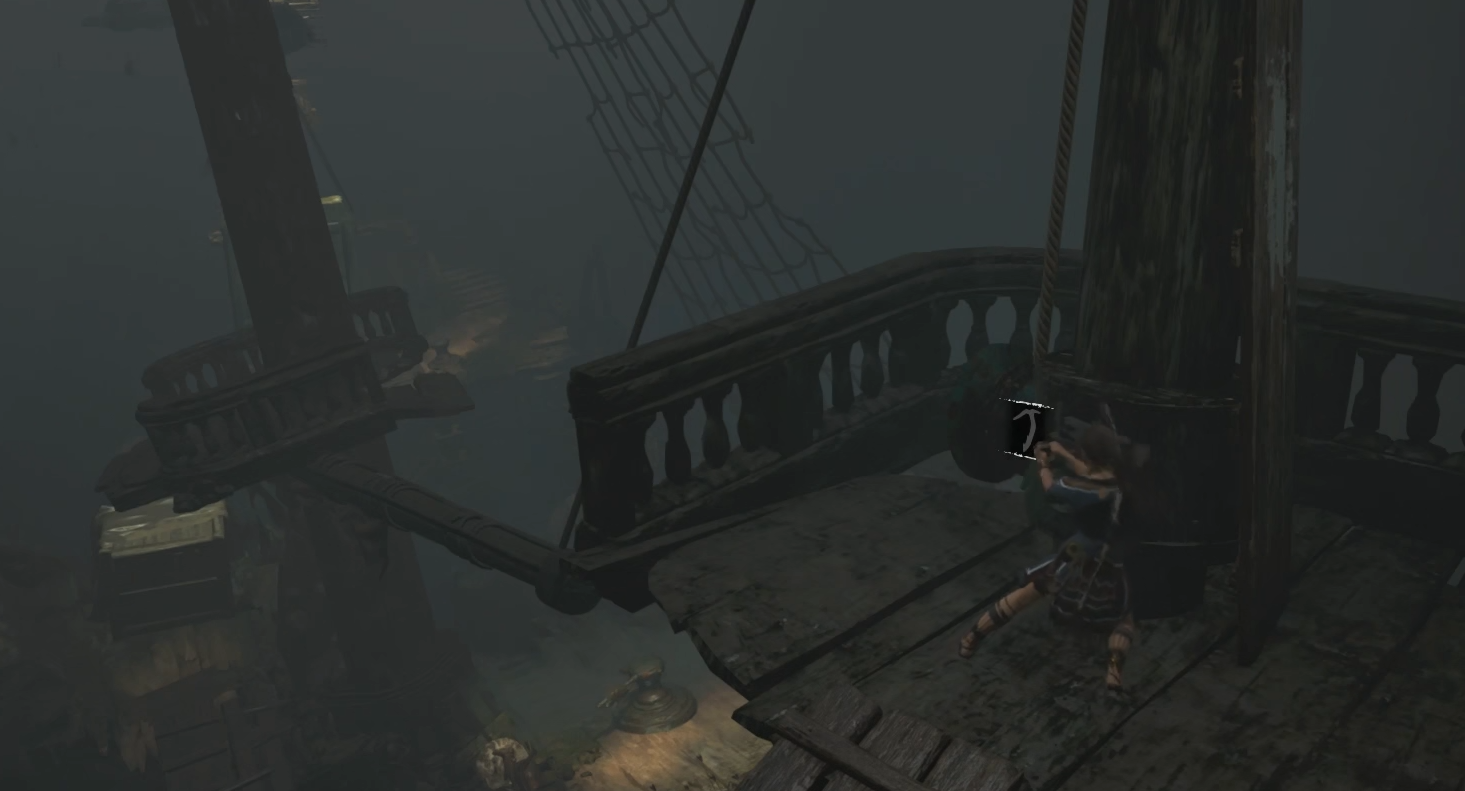Click the climbing axe interaction icon
Screen dimensions: 1465x791
click(x=1027, y=429)
